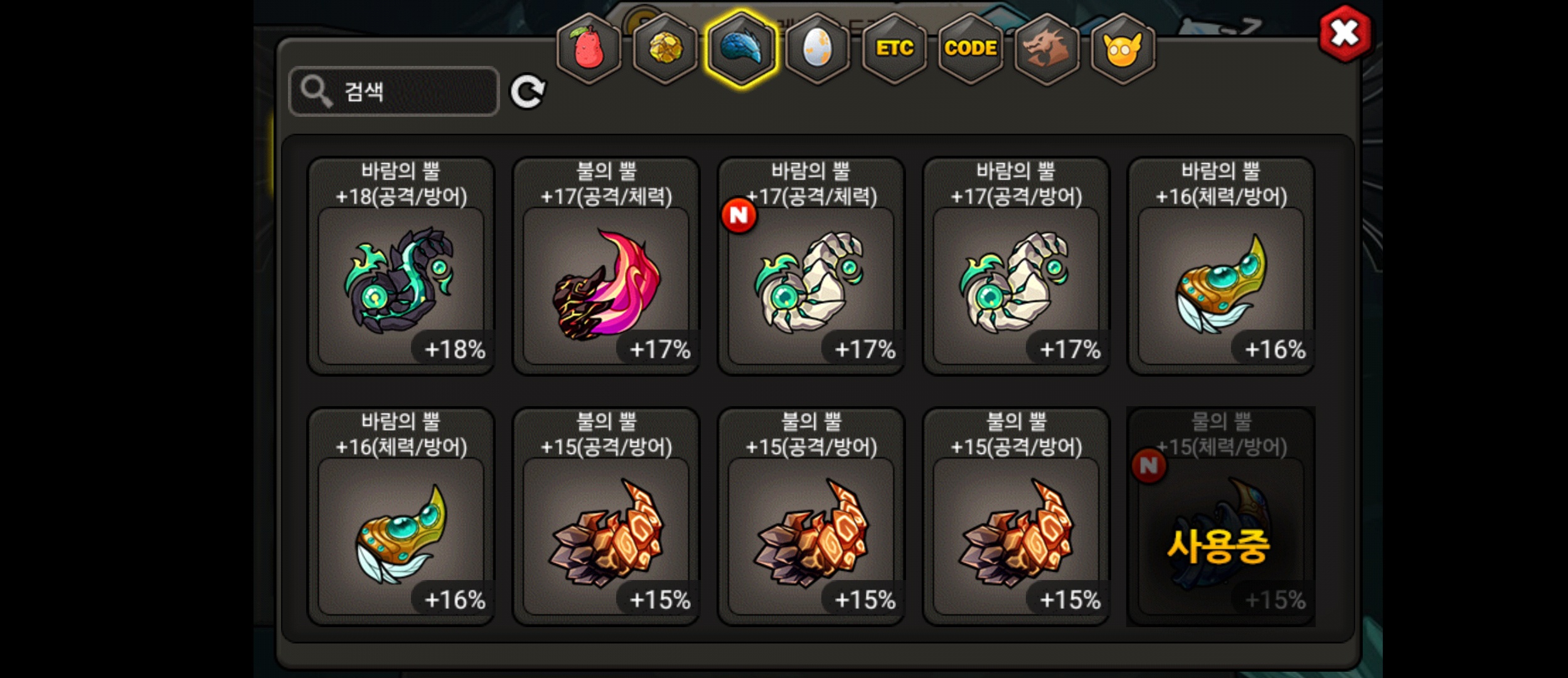Open the CODE tab
This screenshot has height=678, width=1568.
[x=971, y=48]
